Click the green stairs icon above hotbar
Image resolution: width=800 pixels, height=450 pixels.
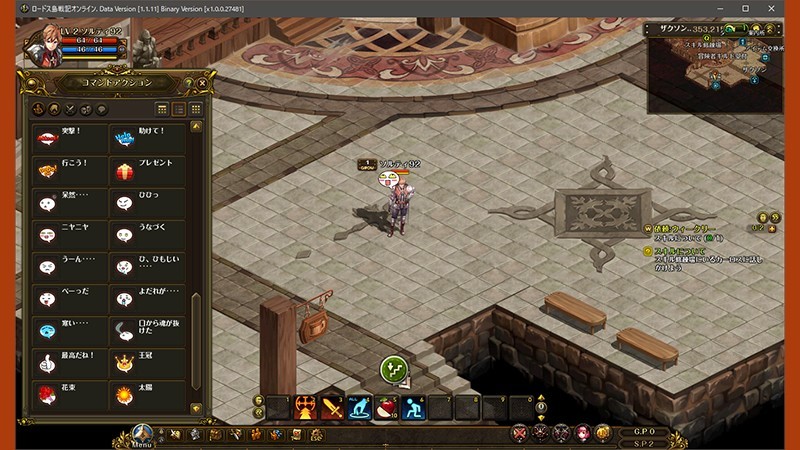(x=394, y=369)
